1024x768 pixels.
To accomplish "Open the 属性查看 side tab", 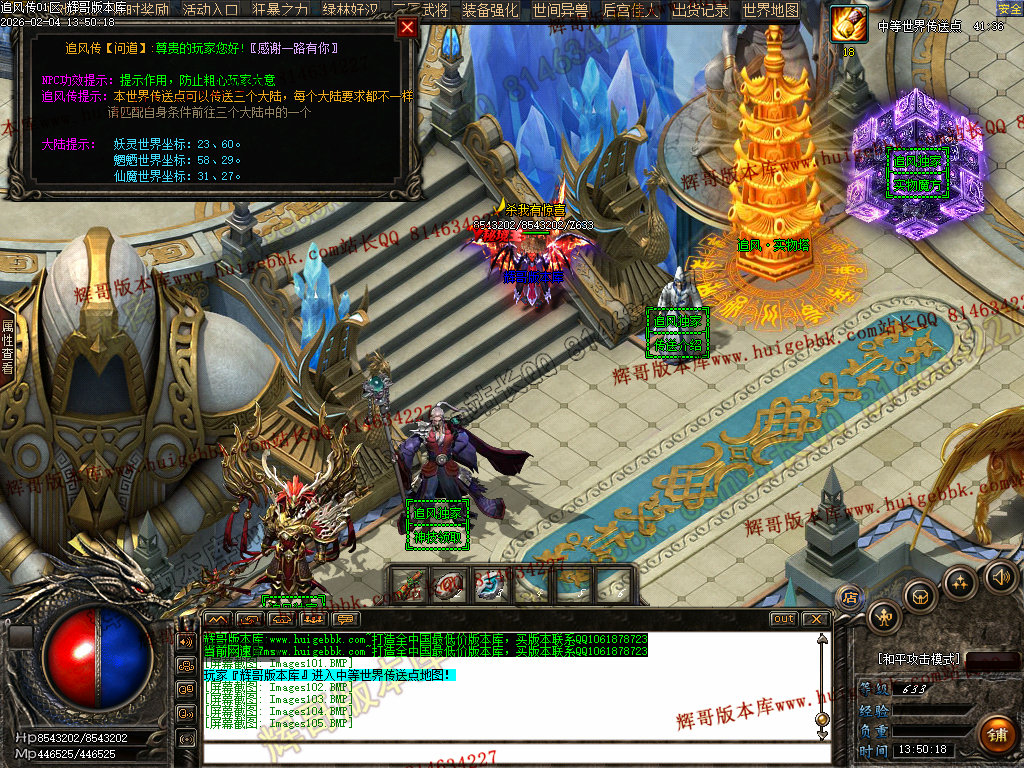I will (7, 346).
